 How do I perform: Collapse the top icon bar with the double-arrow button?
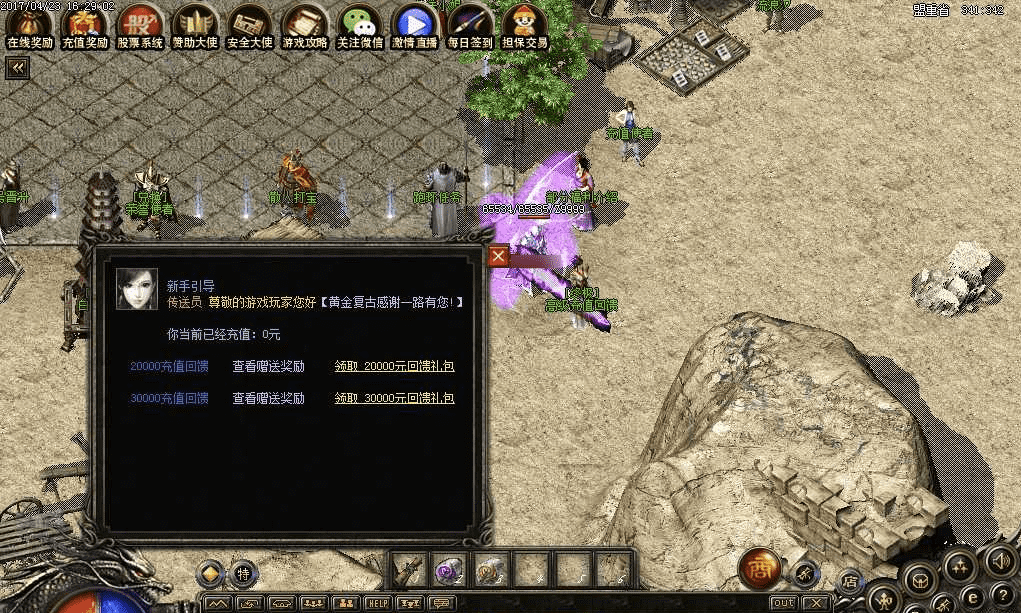(x=17, y=67)
